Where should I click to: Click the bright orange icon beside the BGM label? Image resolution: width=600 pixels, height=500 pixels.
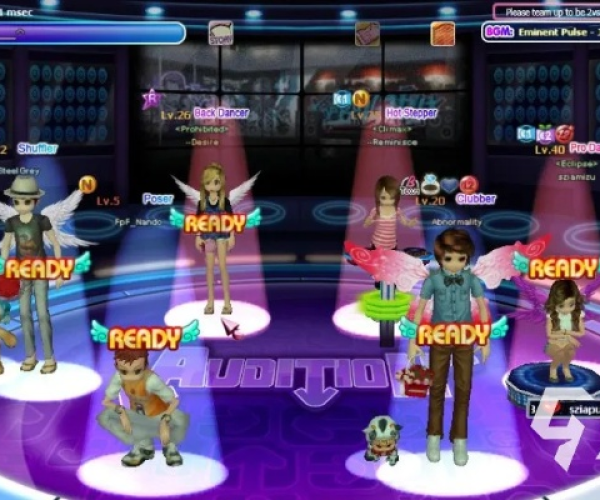click(x=442, y=33)
